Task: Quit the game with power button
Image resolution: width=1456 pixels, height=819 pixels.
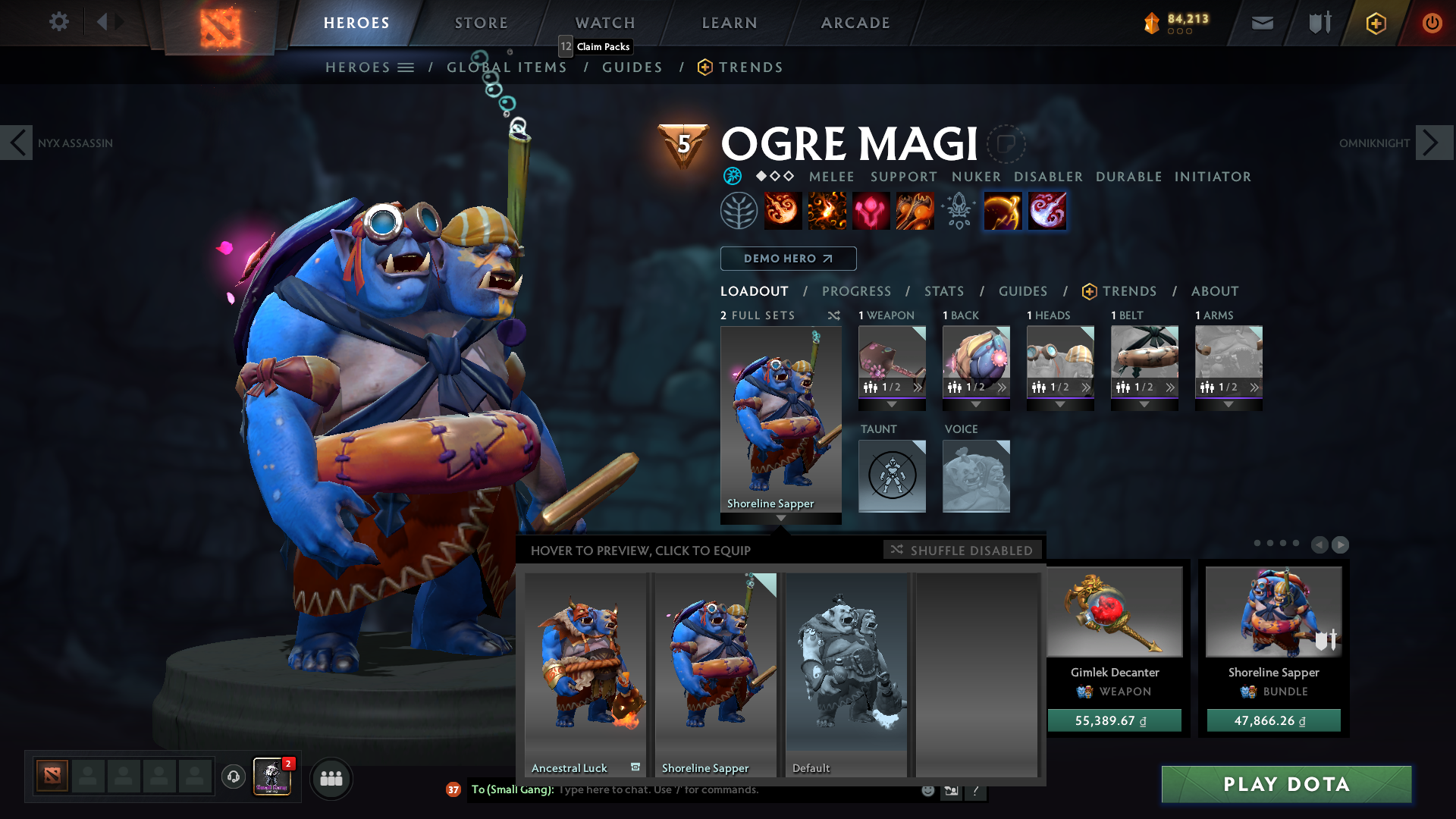Action: pos(1432,23)
